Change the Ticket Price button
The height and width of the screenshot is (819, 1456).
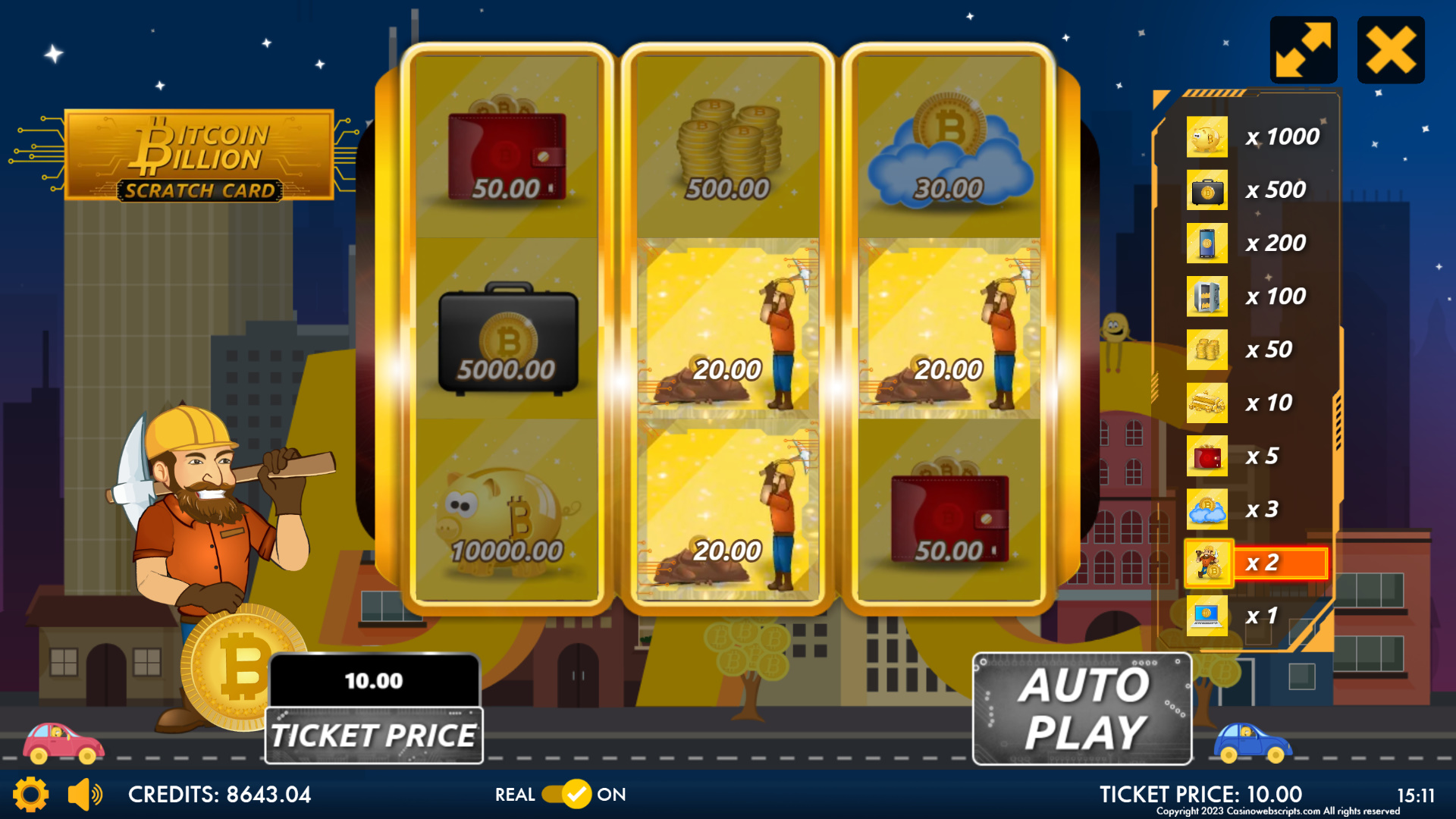374,735
